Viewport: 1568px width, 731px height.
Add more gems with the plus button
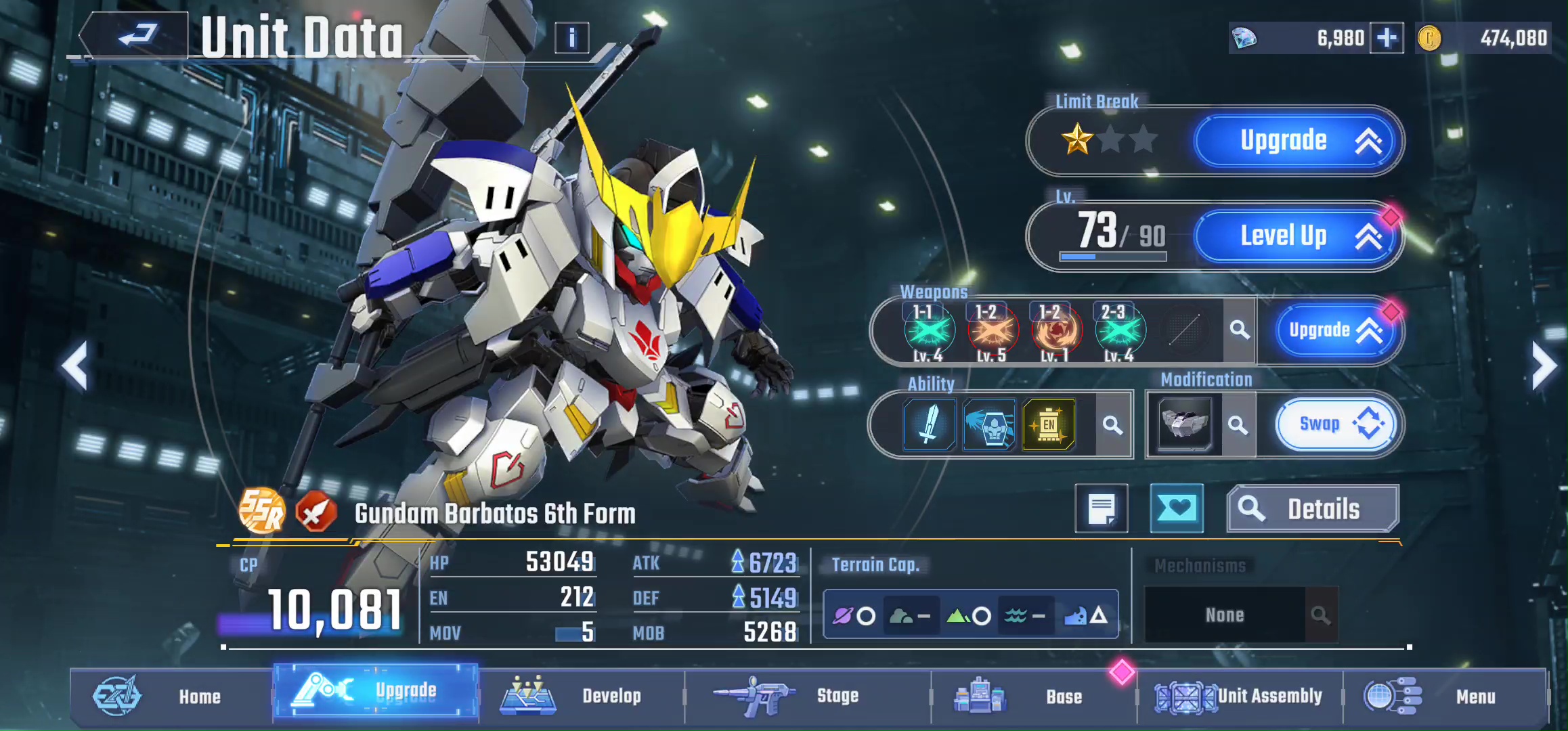tap(1386, 38)
